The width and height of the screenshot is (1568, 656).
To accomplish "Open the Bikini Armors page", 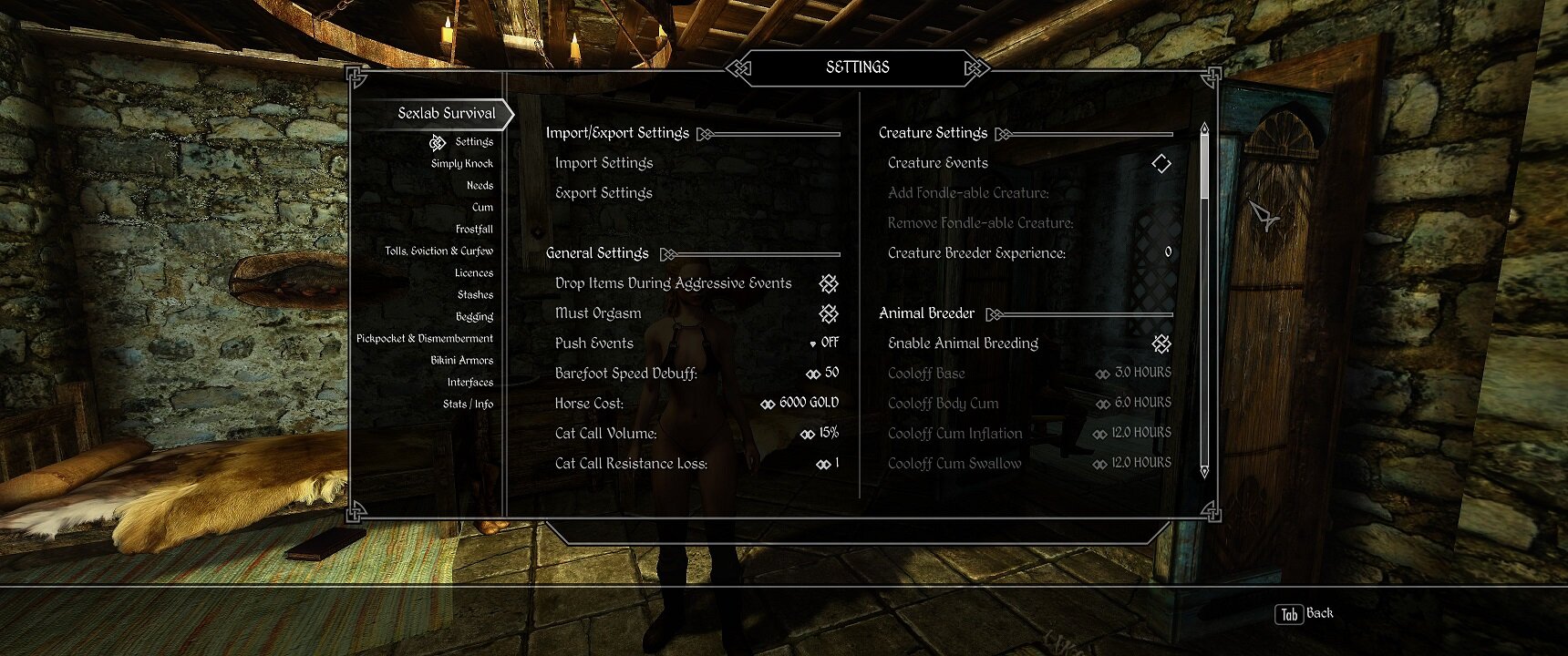I will [464, 360].
